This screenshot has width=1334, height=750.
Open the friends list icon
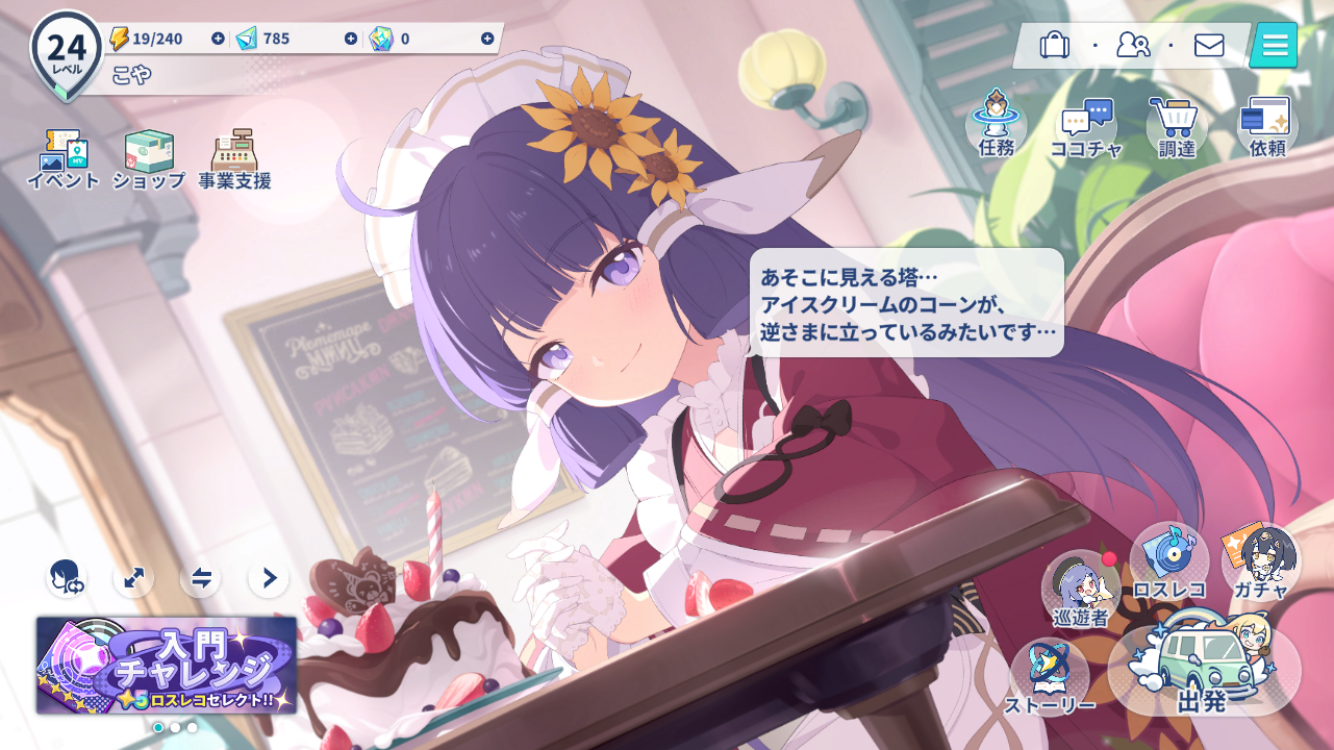(1132, 45)
